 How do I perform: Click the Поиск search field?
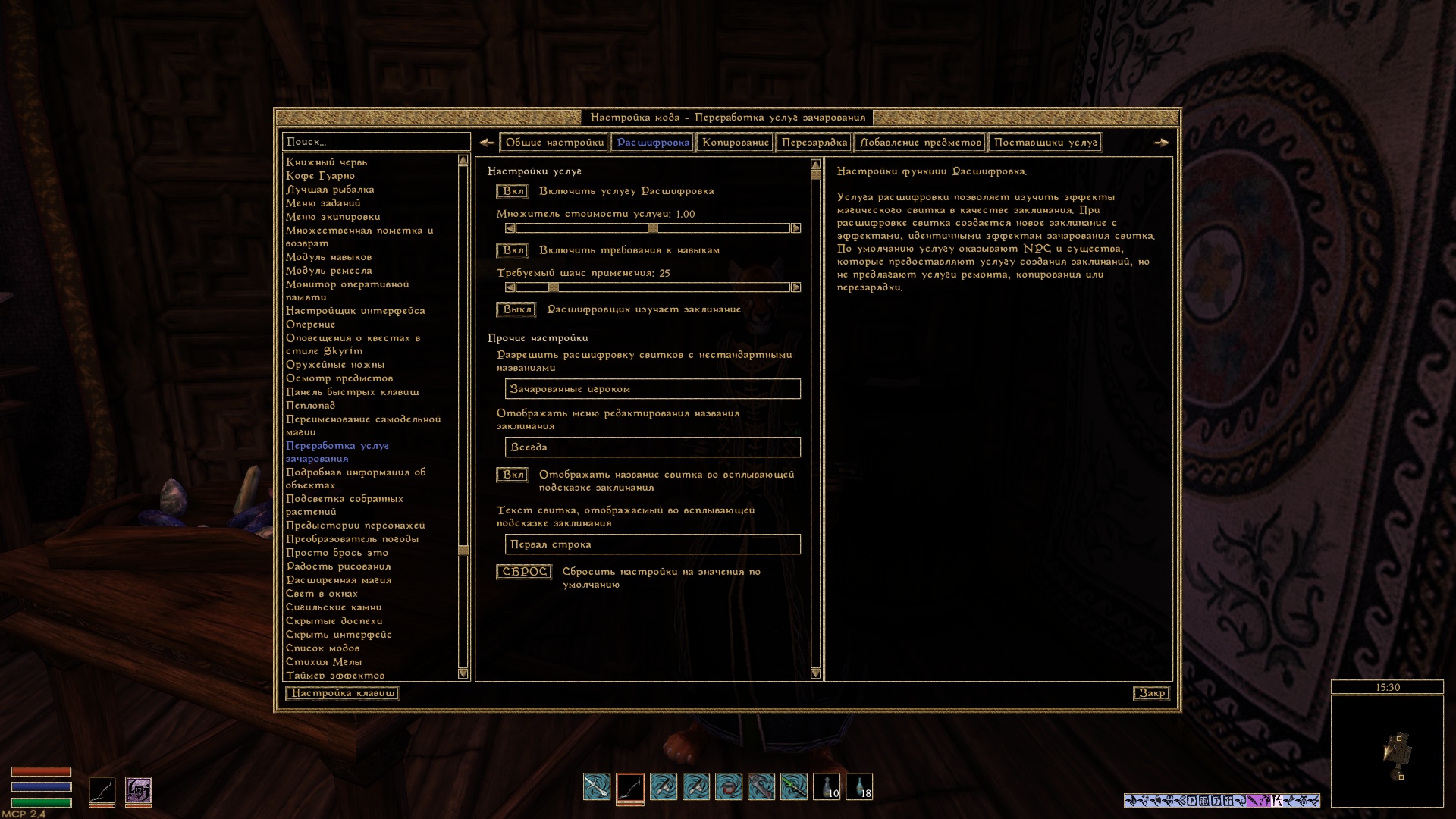[375, 142]
